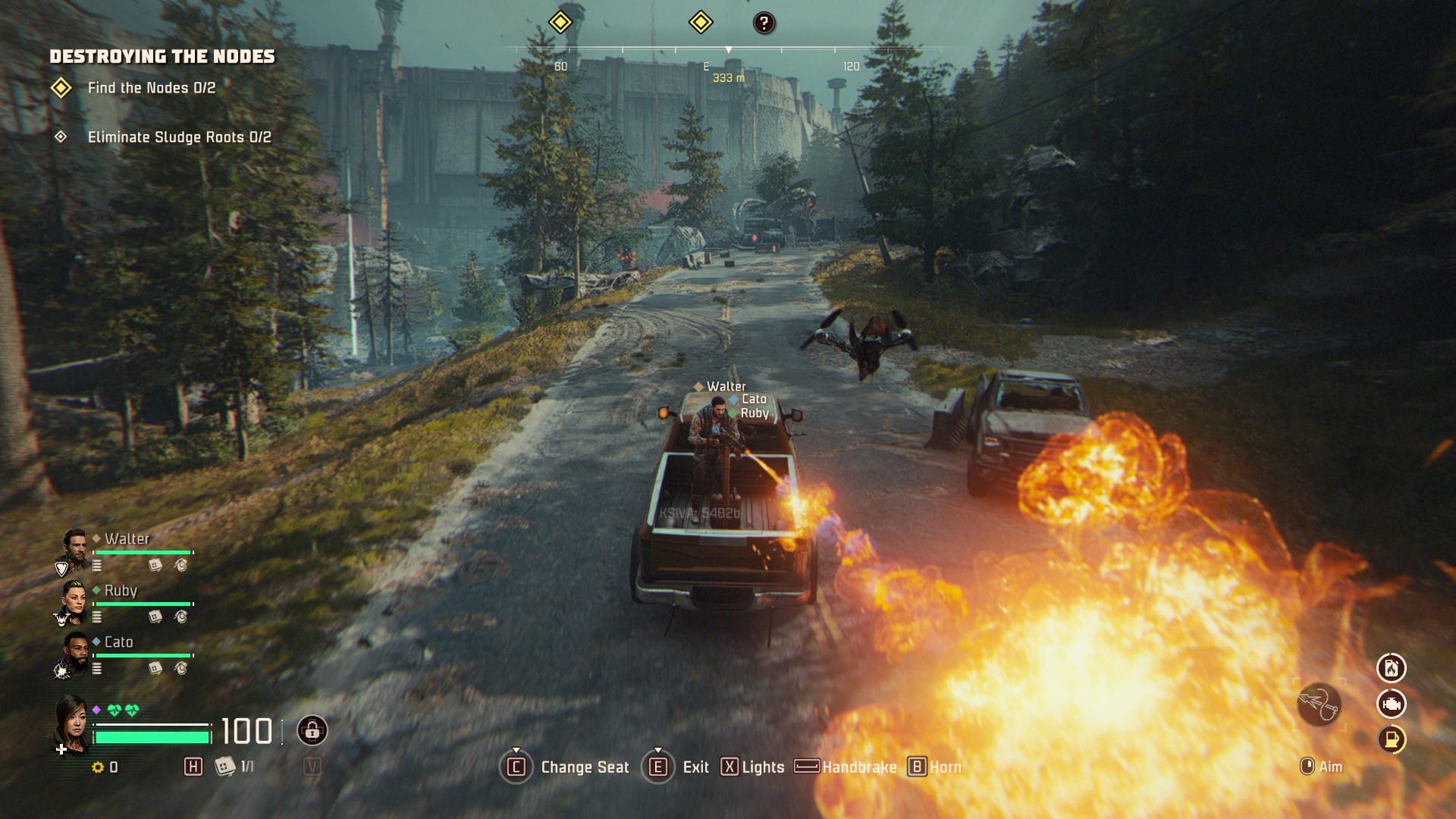The height and width of the screenshot is (819, 1456).
Task: Click the burning fuel canister icon
Action: pos(1391,668)
